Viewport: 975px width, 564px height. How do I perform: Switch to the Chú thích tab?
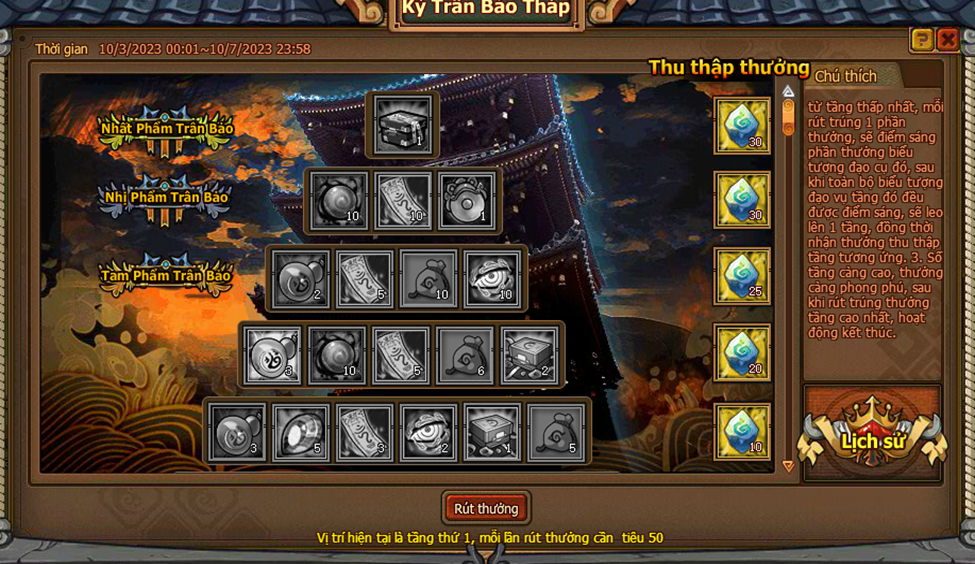pos(846,76)
